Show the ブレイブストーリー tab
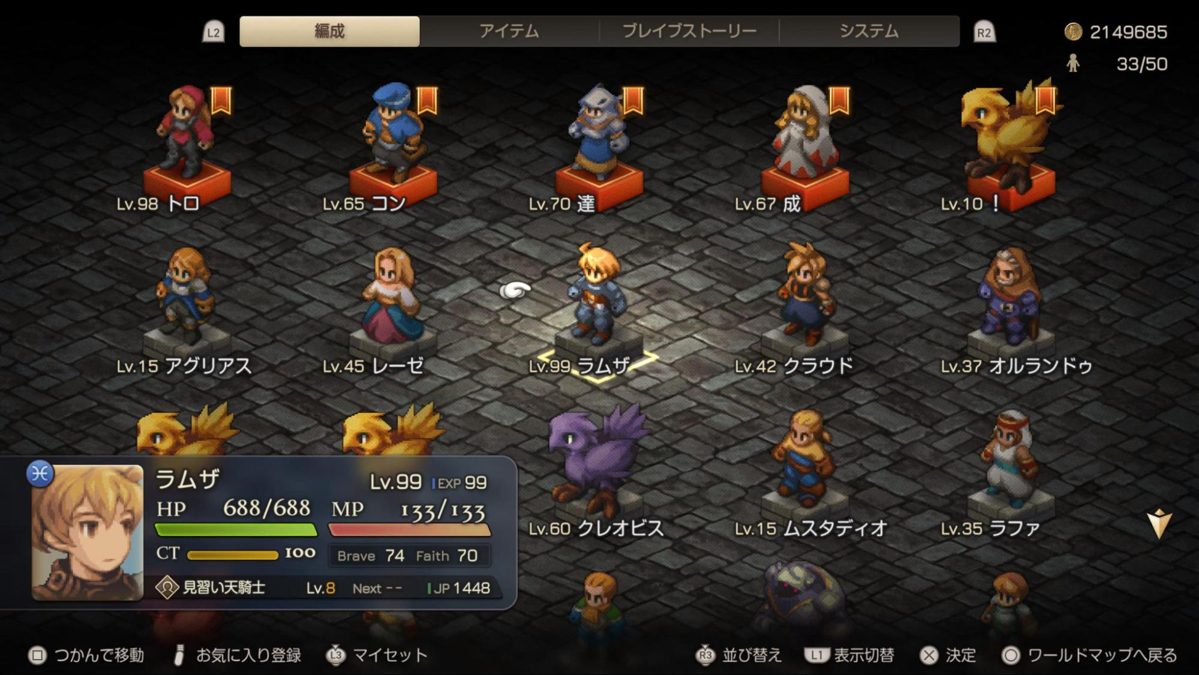This screenshot has height=675, width=1199. click(x=689, y=31)
